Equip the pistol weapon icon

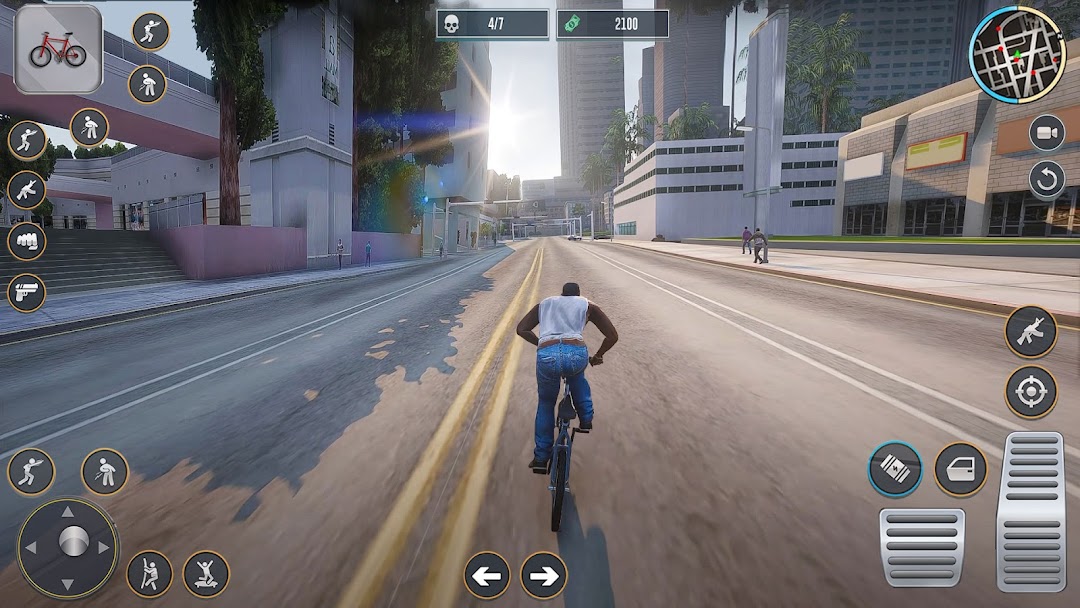tap(27, 293)
